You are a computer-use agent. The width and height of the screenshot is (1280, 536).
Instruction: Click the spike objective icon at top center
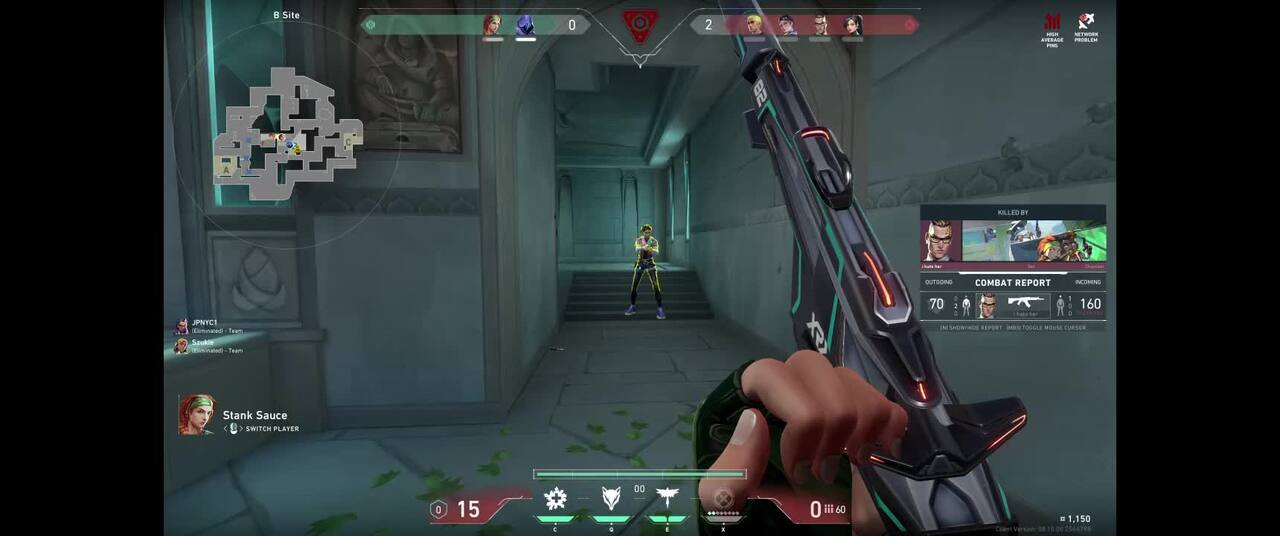click(x=640, y=25)
